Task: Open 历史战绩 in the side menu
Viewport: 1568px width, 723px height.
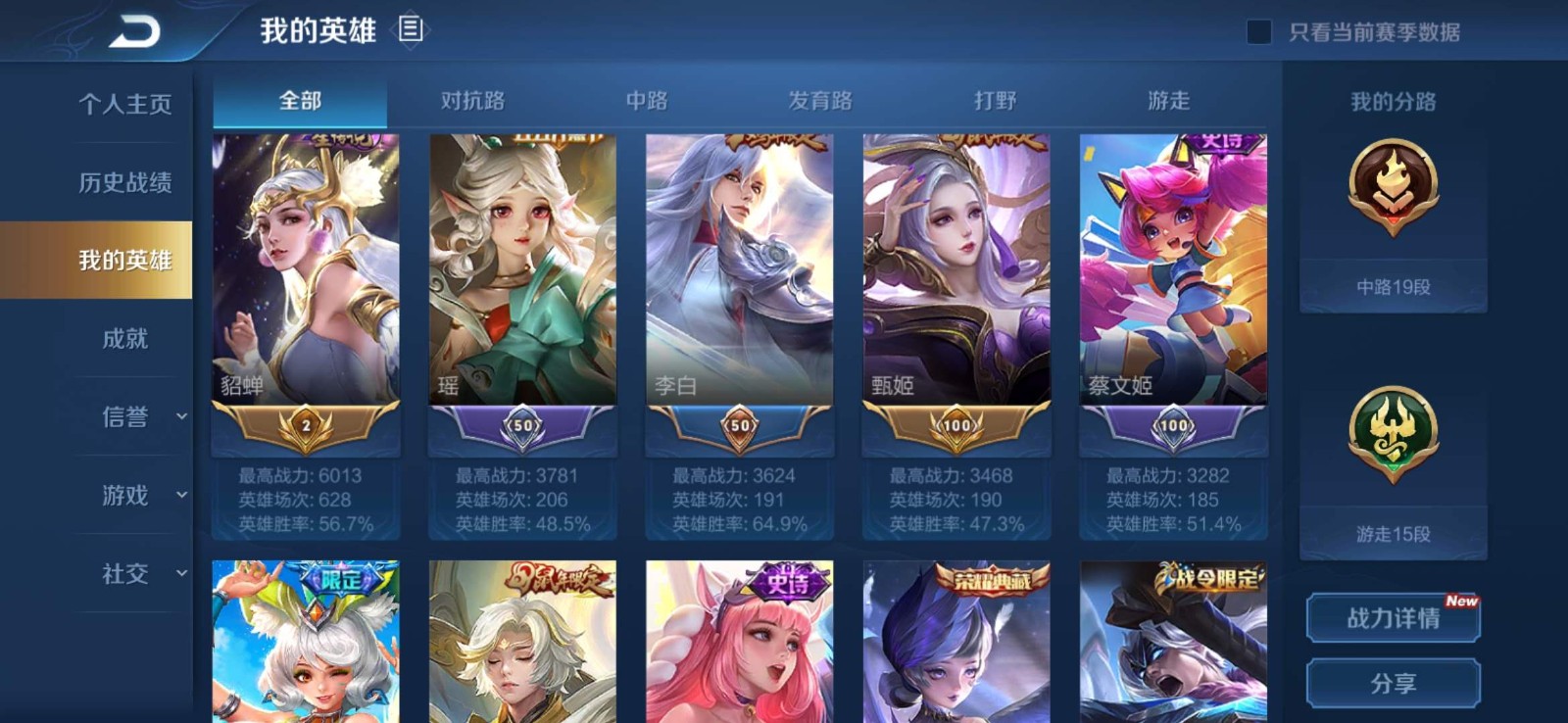Action: (x=124, y=182)
